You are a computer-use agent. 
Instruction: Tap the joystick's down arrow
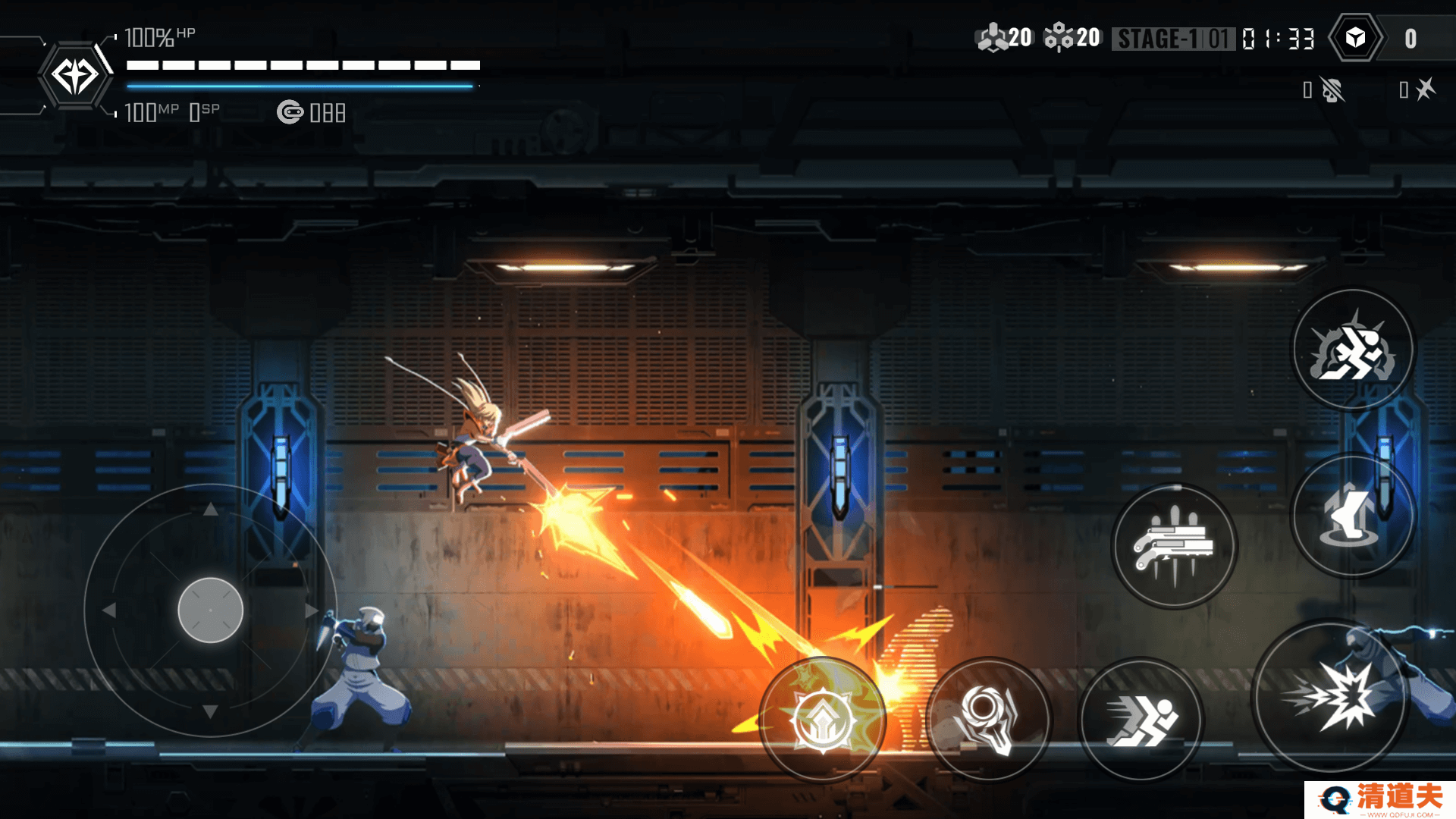211,711
